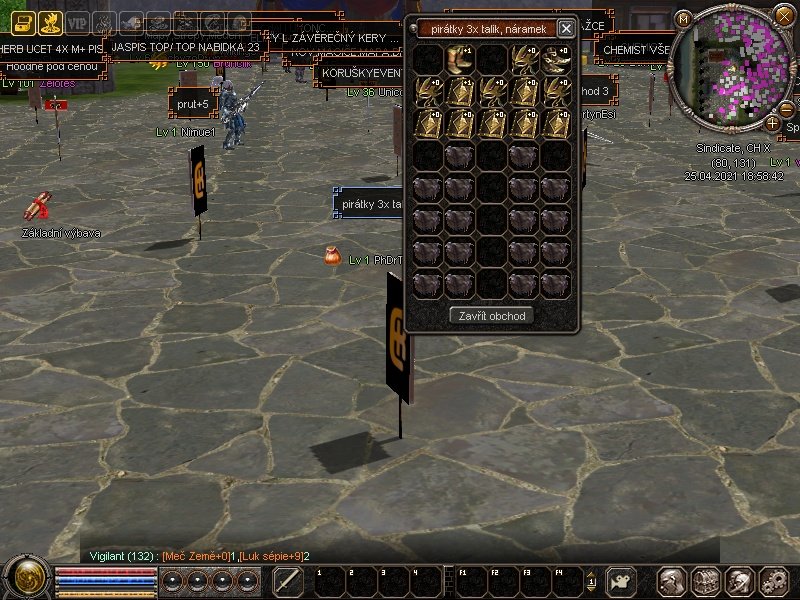Open the minimap "M" map button
Image resolution: width=800 pixels, height=600 pixels.
pyautogui.click(x=683, y=18)
